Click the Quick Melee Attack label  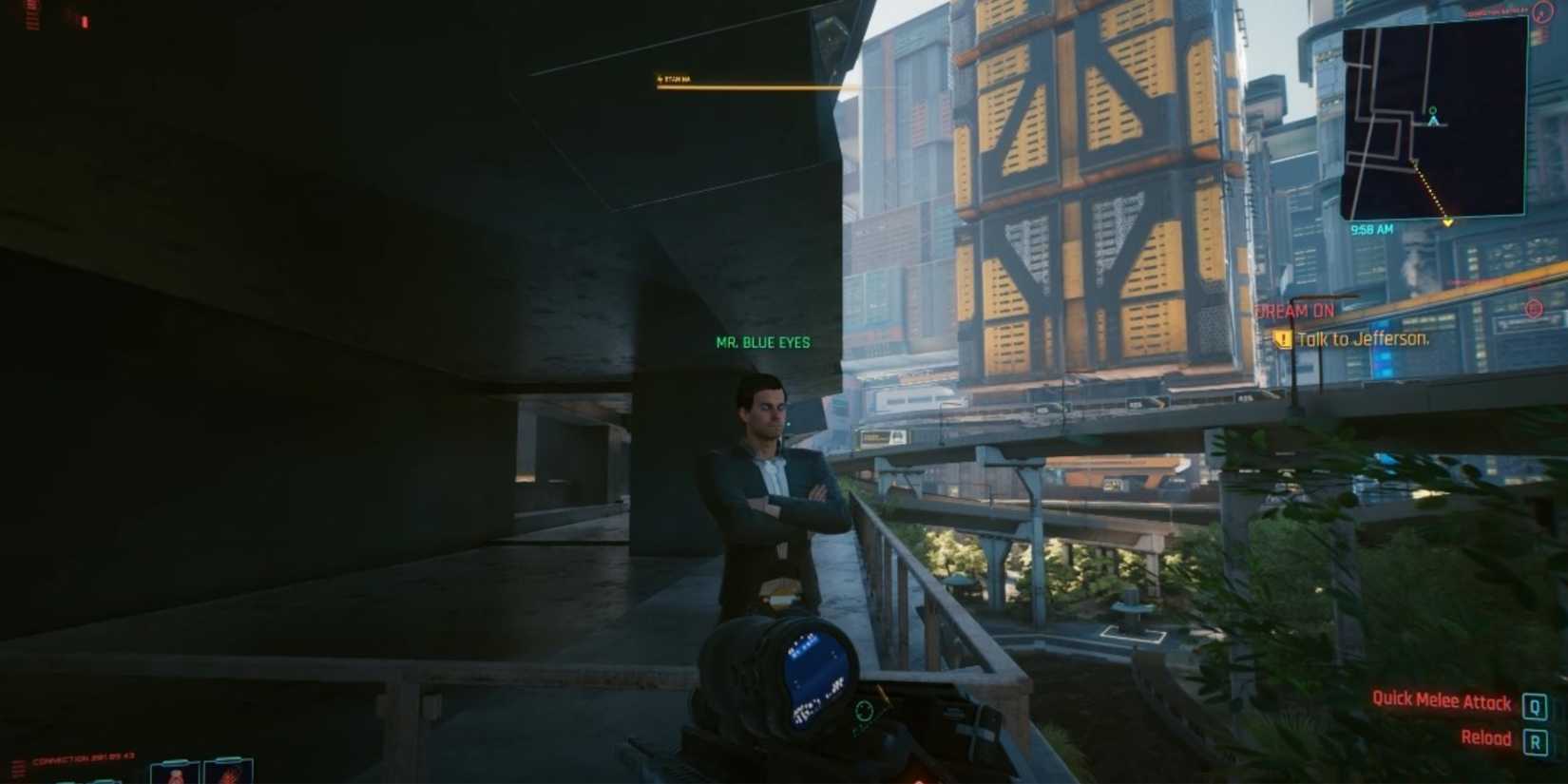coord(1441,701)
